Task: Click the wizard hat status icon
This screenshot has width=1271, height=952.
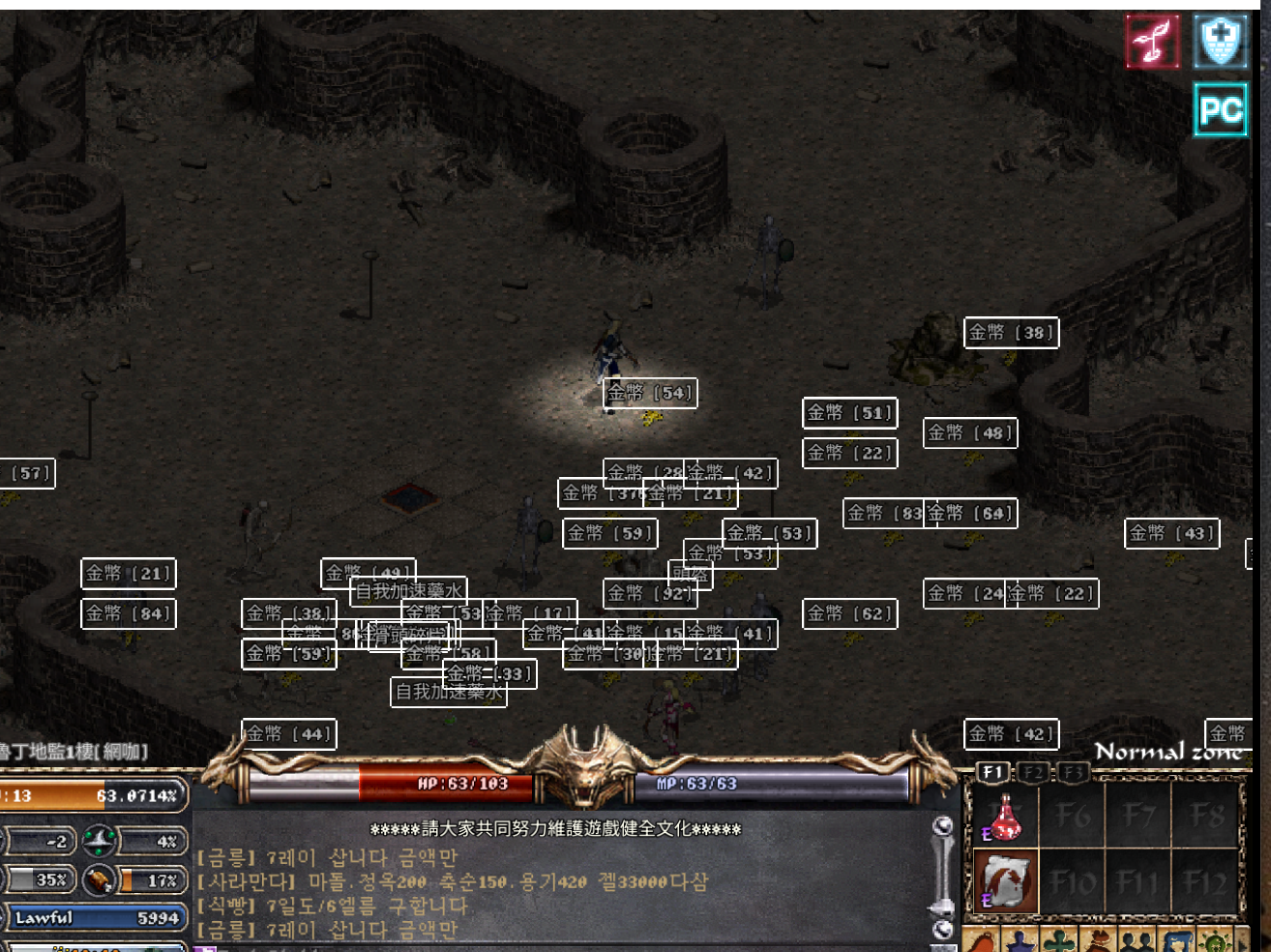Action: [x=99, y=841]
